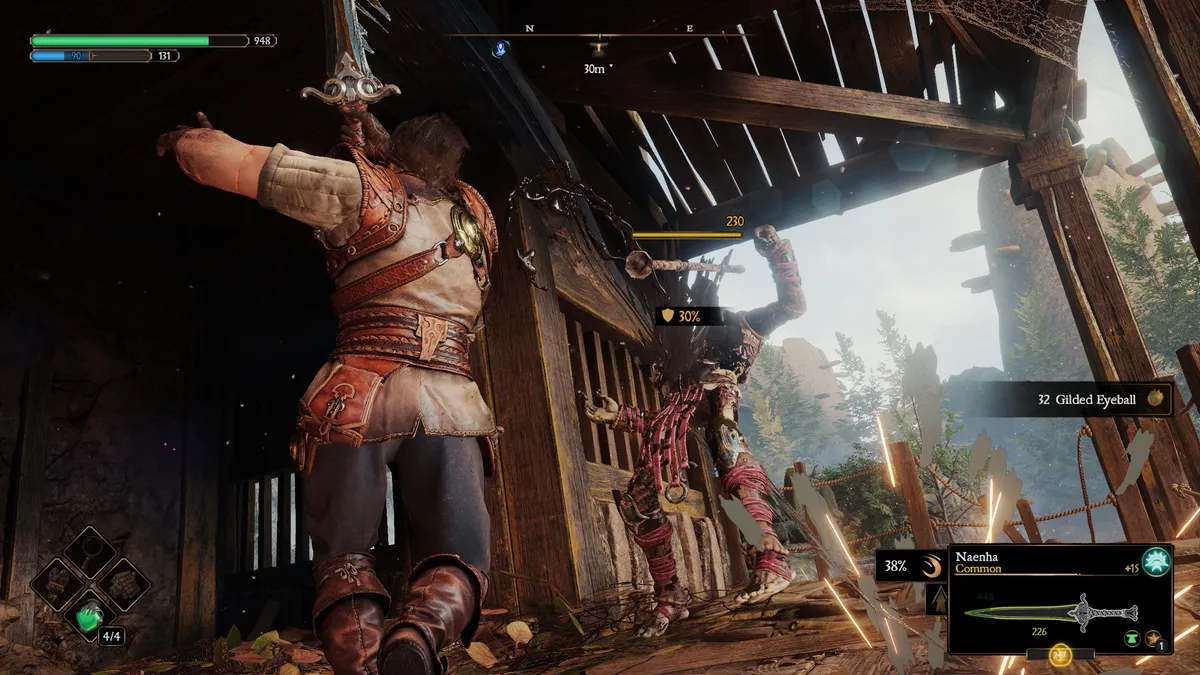Viewport: 1200px width, 675px height.
Task: Select the anvil marker on the compass
Action: (598, 47)
